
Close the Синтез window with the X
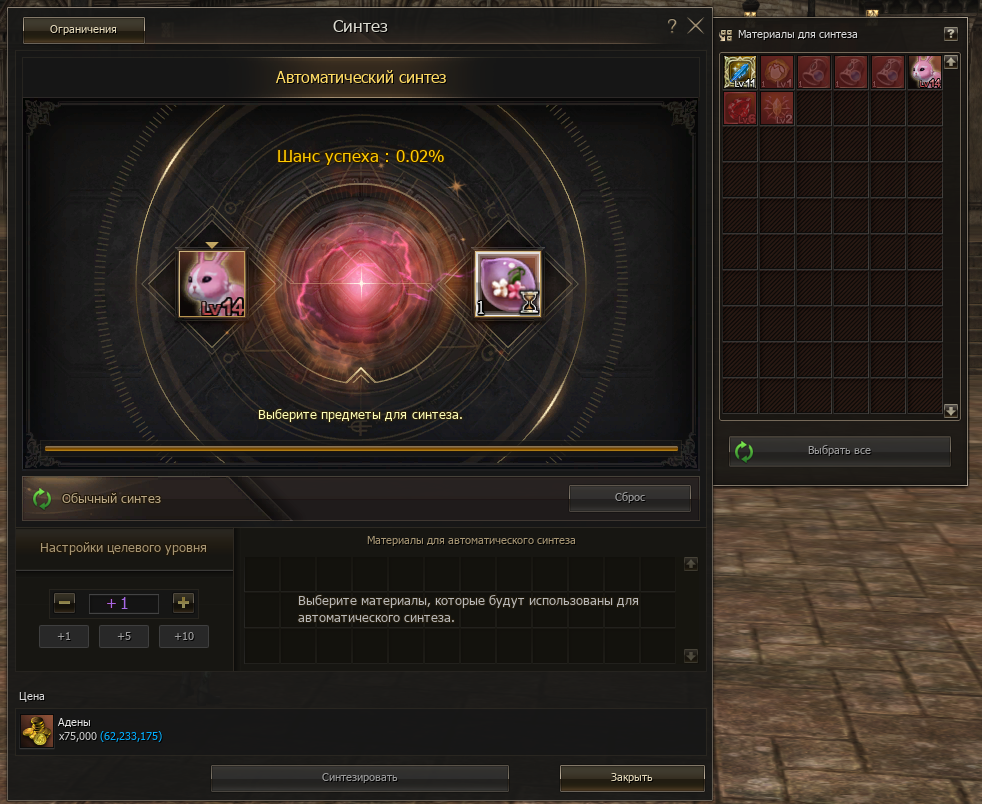pos(696,27)
